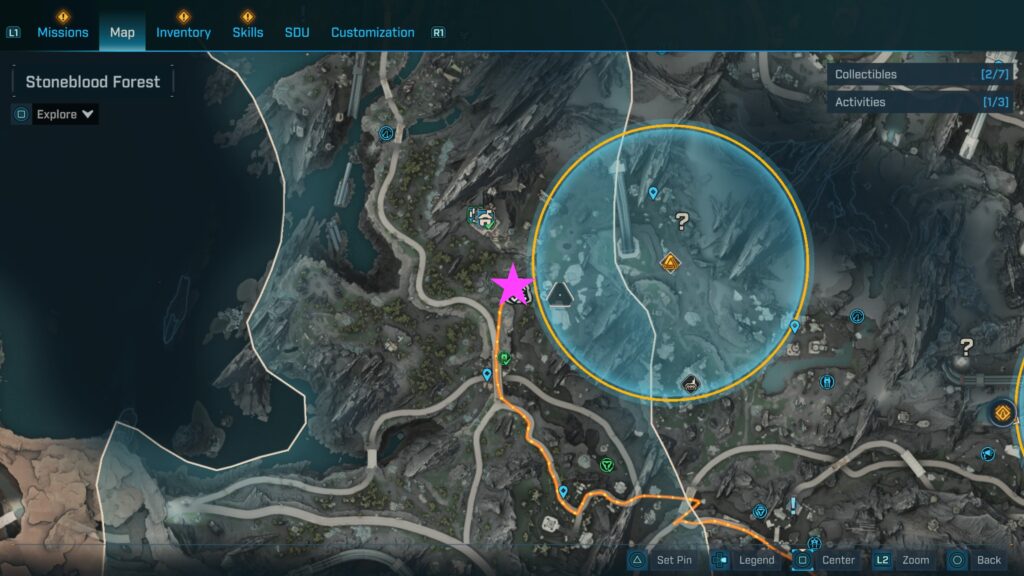Click the orange diamond marker inside the circle

pos(670,263)
